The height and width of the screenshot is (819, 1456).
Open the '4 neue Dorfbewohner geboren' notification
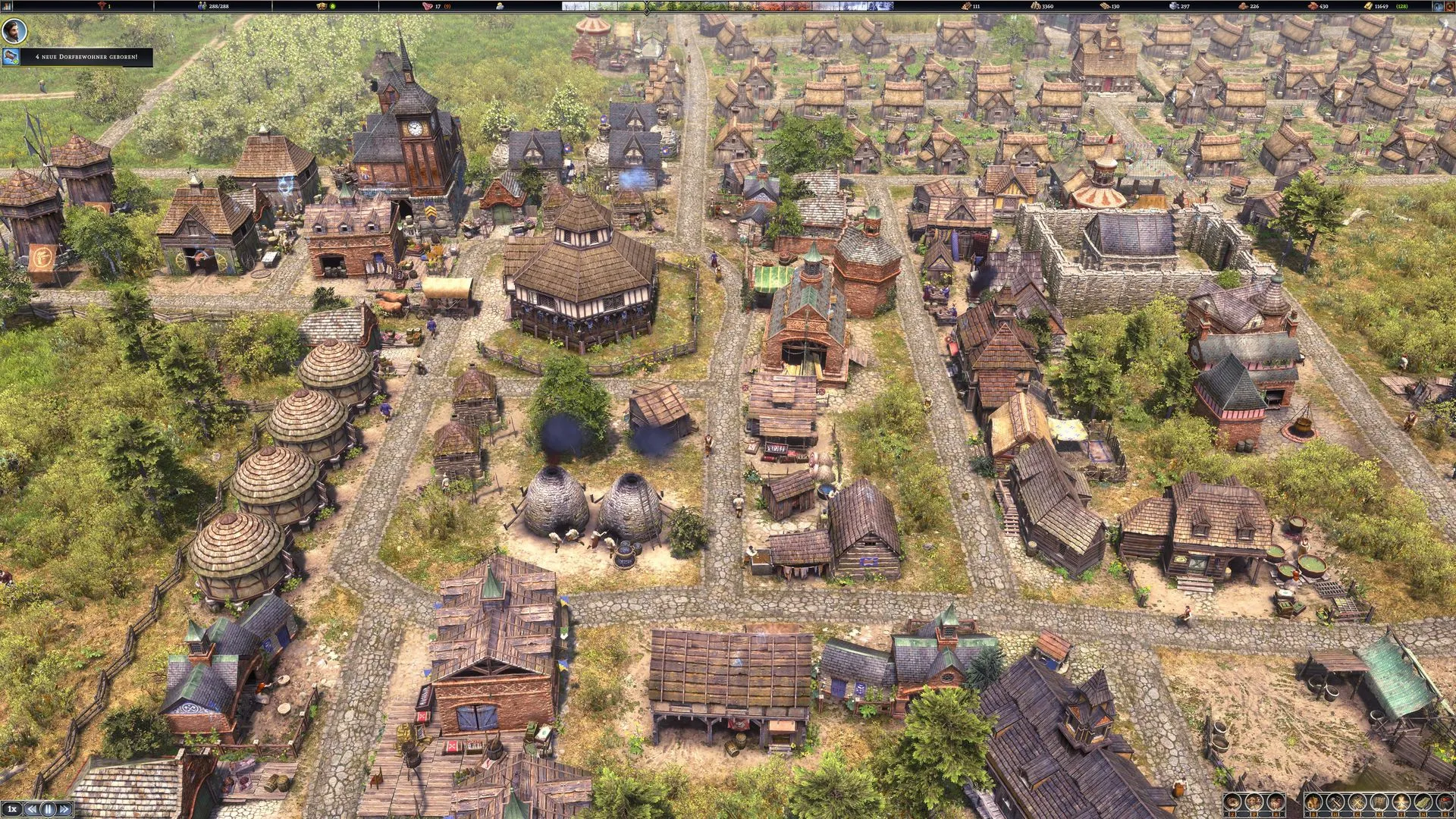[x=83, y=57]
